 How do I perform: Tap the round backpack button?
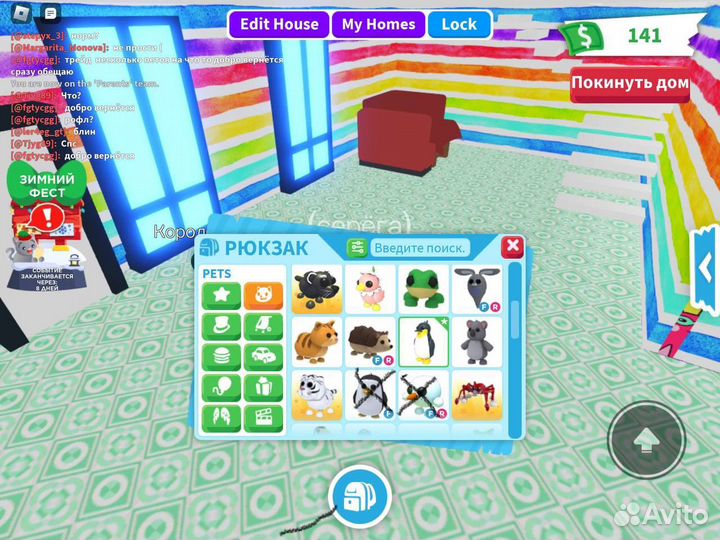358,495
